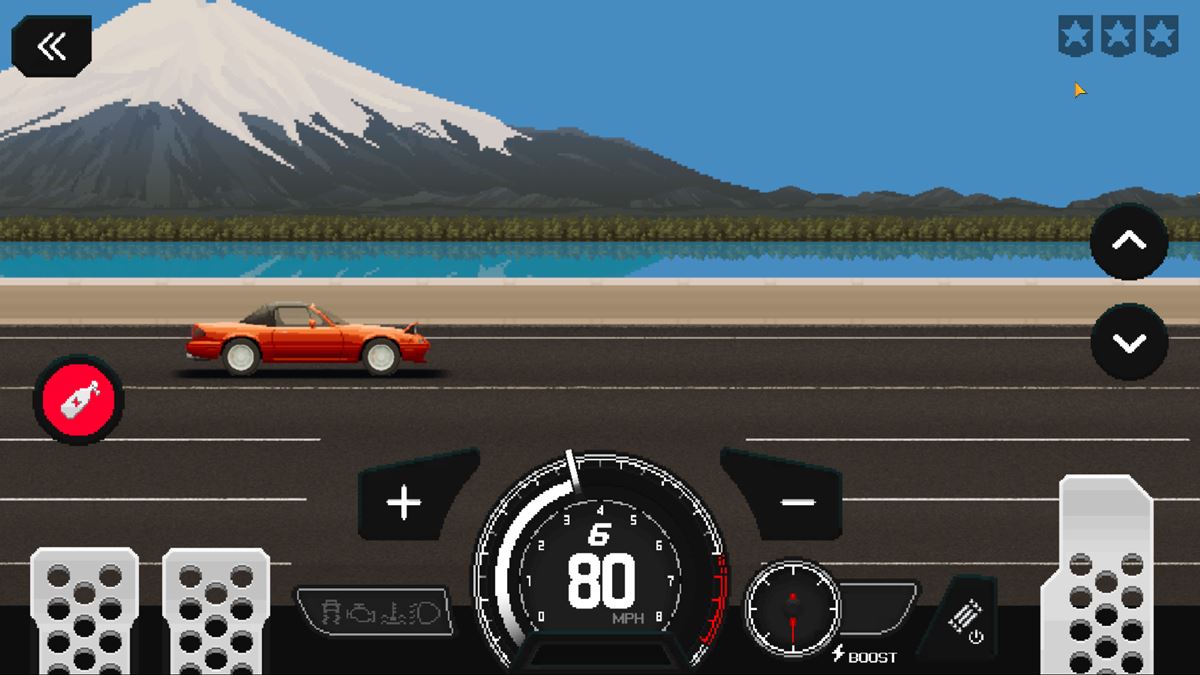Activate the red nitrous bottle button

click(78, 400)
